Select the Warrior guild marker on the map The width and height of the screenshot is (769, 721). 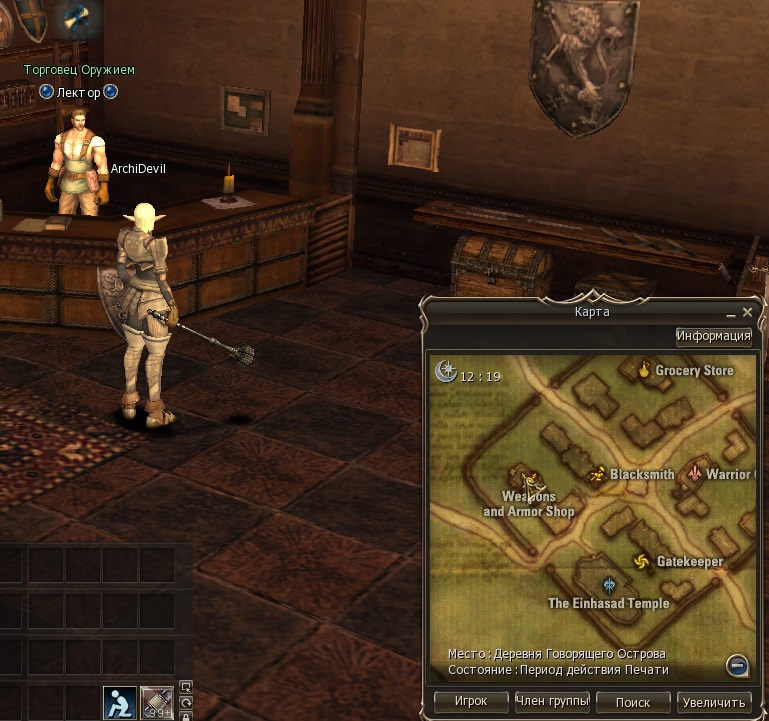click(693, 474)
